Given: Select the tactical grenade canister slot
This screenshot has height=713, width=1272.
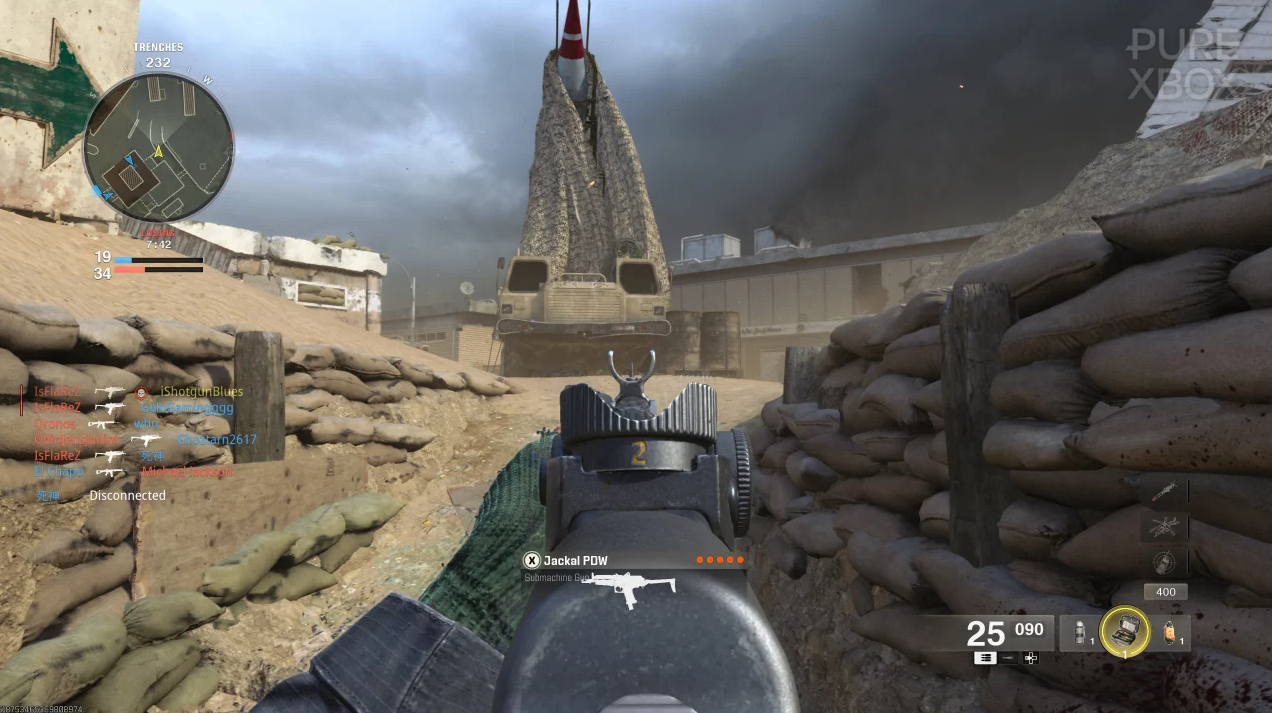Looking at the screenshot, I should pos(1079,632).
